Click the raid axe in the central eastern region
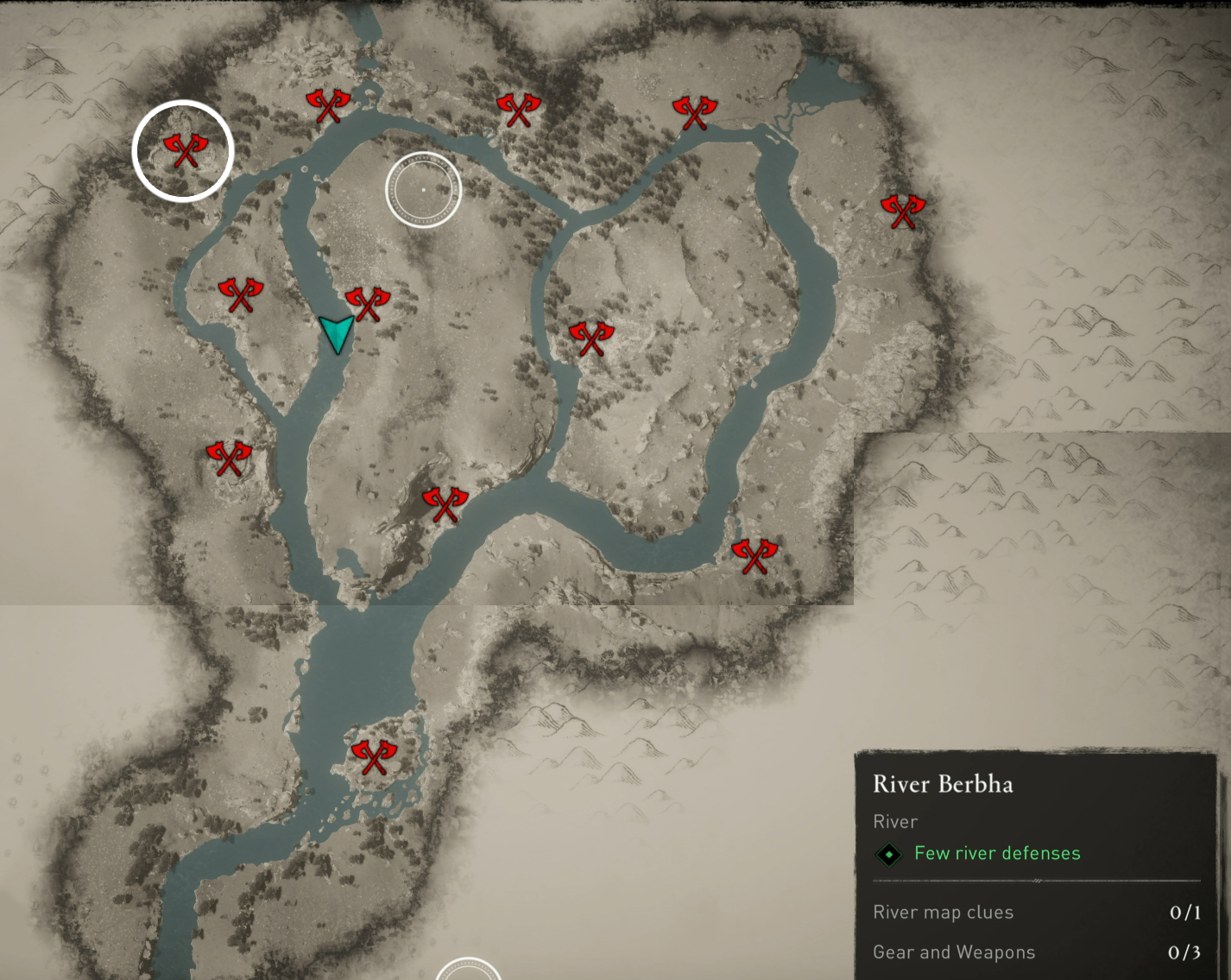The width and height of the screenshot is (1231, 980). tap(592, 338)
